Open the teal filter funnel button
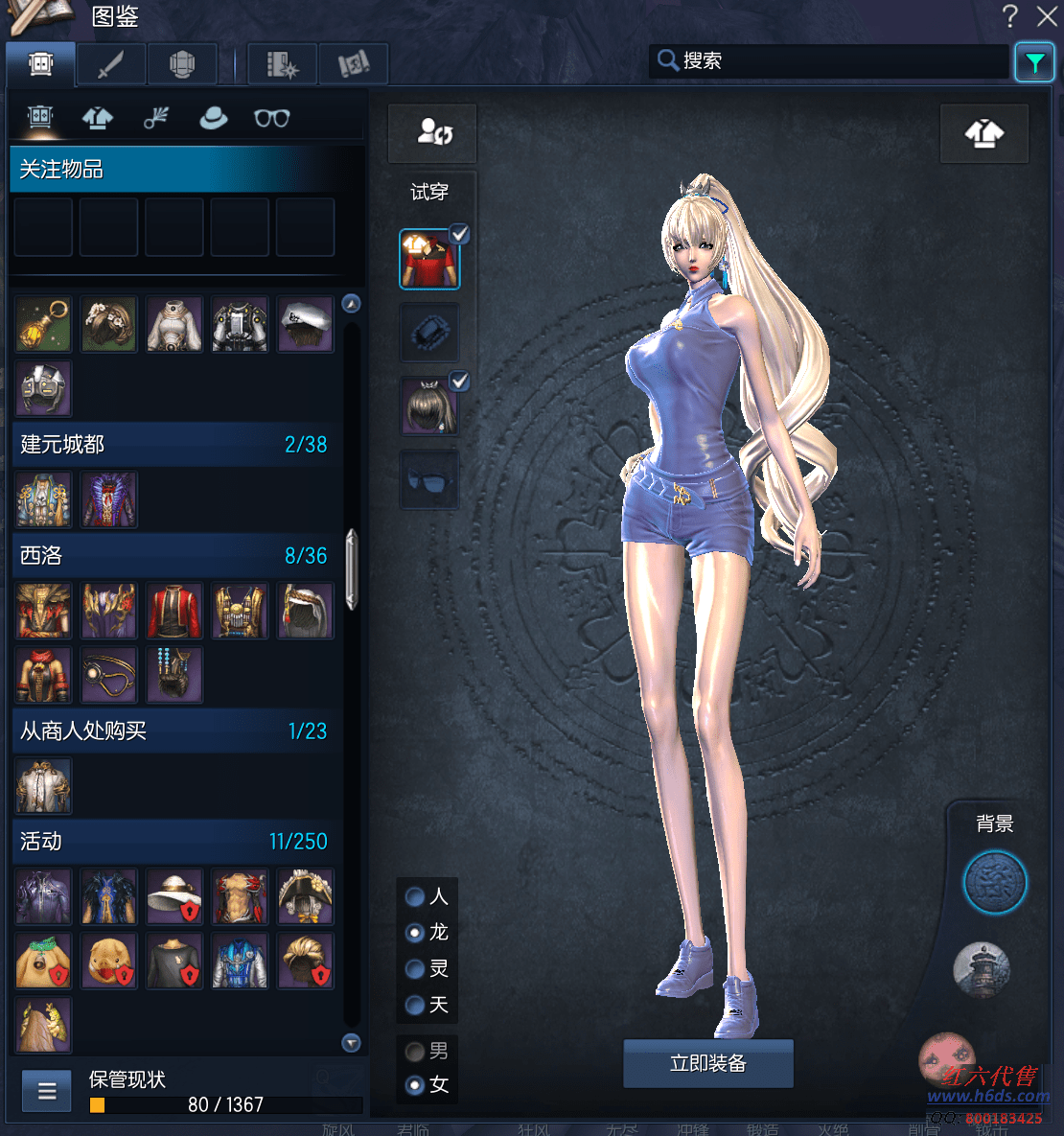Viewport: 1064px width, 1136px height. 1034,63
